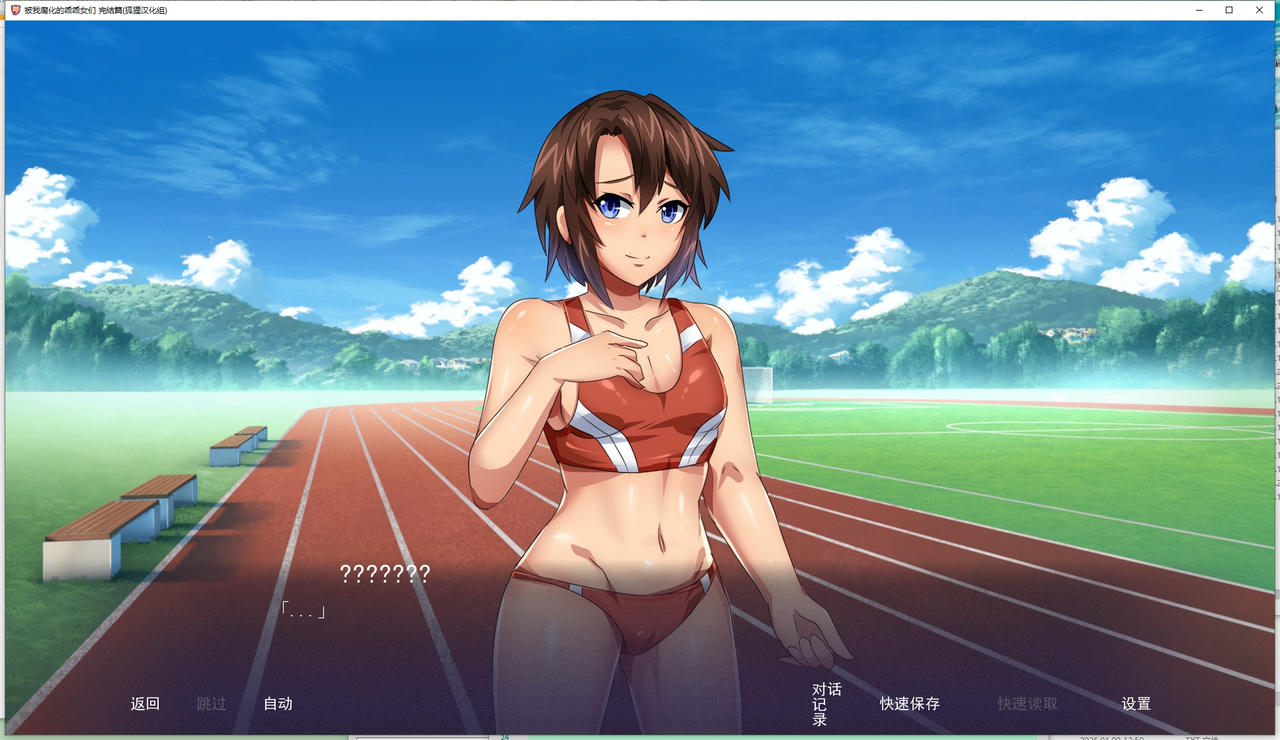Screen dimensions: 1280x740
Task: Click 快速读取 to quick load
Action: (x=1026, y=703)
